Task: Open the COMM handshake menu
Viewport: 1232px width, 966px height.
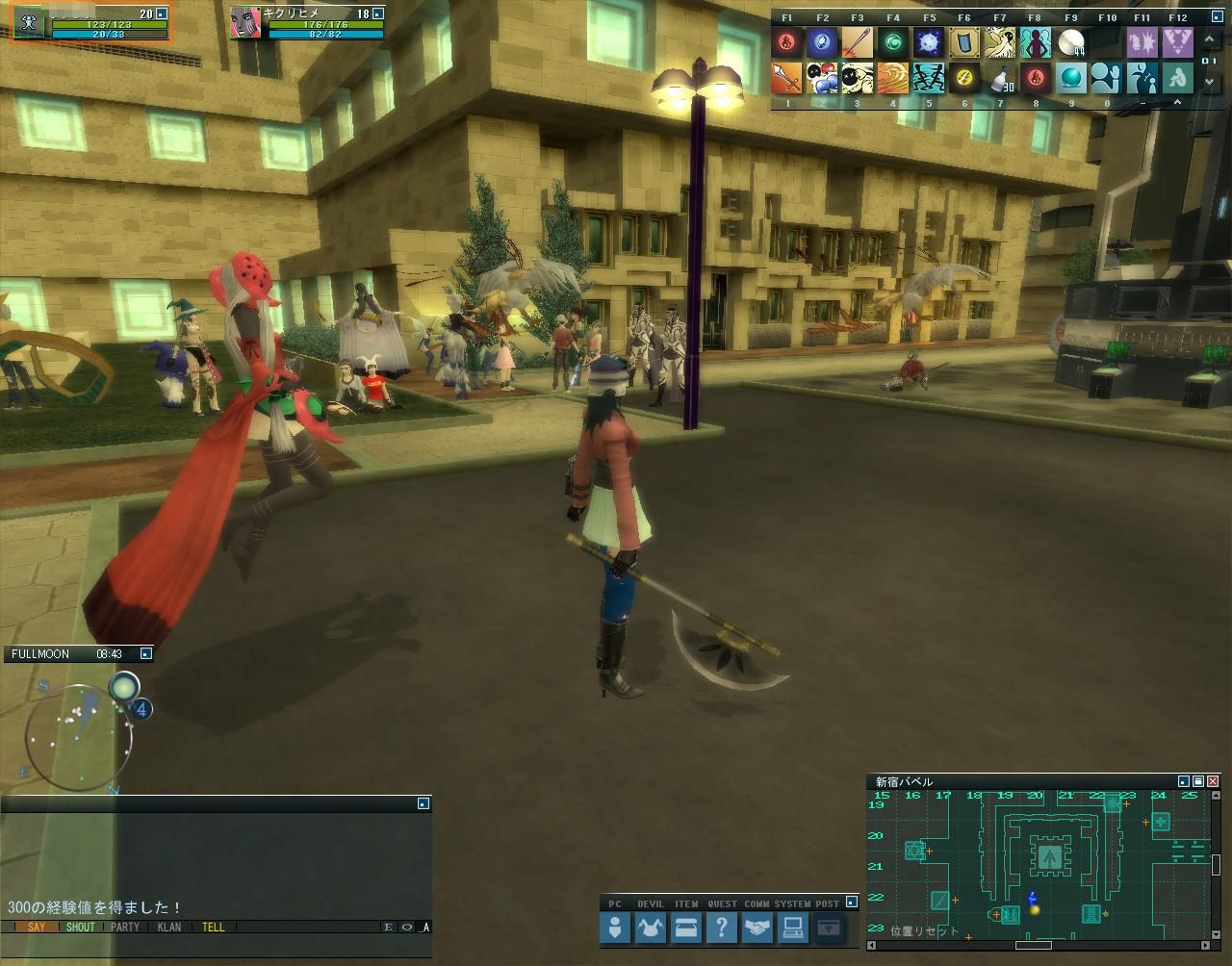Action: click(757, 928)
